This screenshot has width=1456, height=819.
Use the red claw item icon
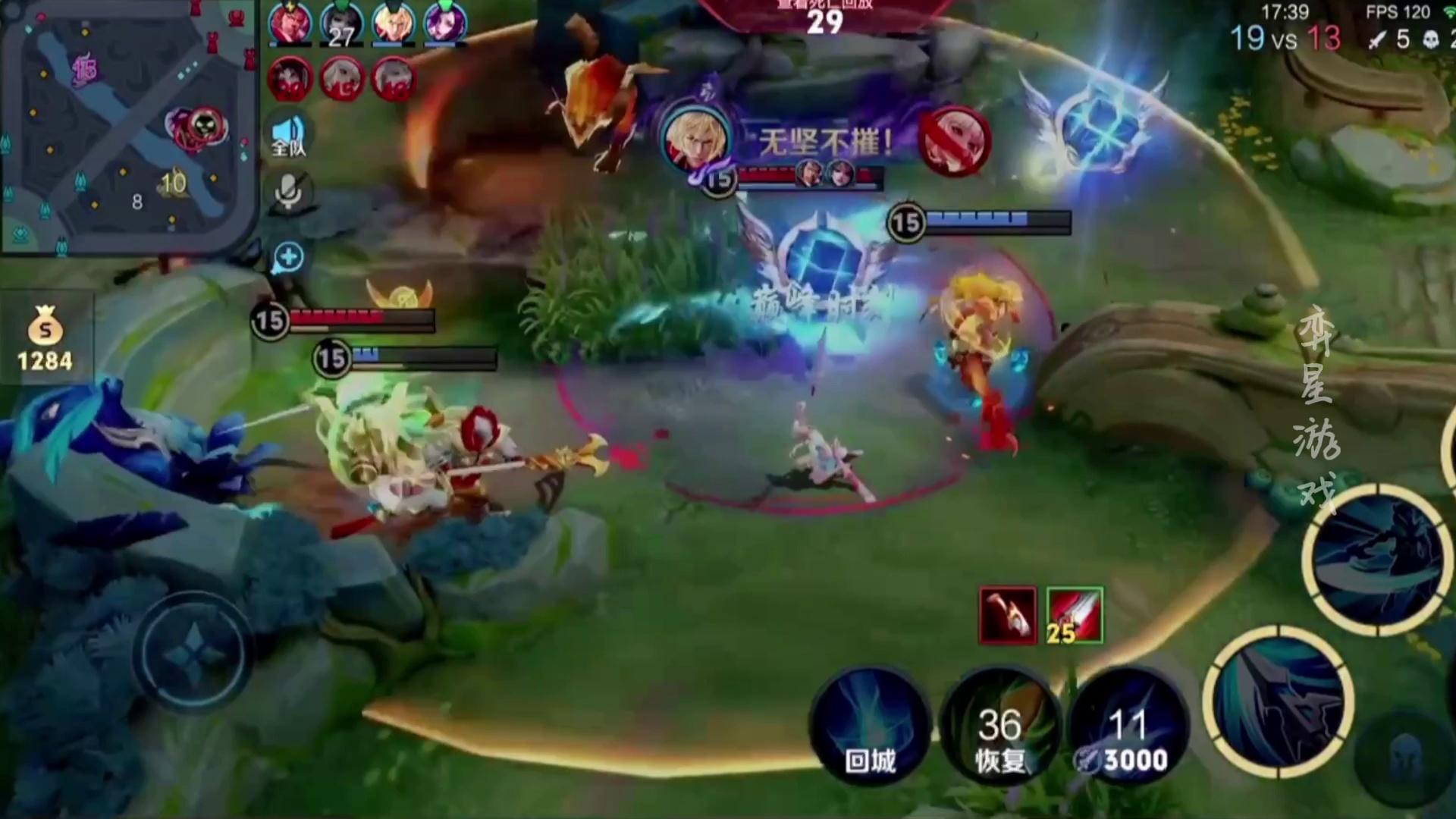pyautogui.click(x=1008, y=615)
